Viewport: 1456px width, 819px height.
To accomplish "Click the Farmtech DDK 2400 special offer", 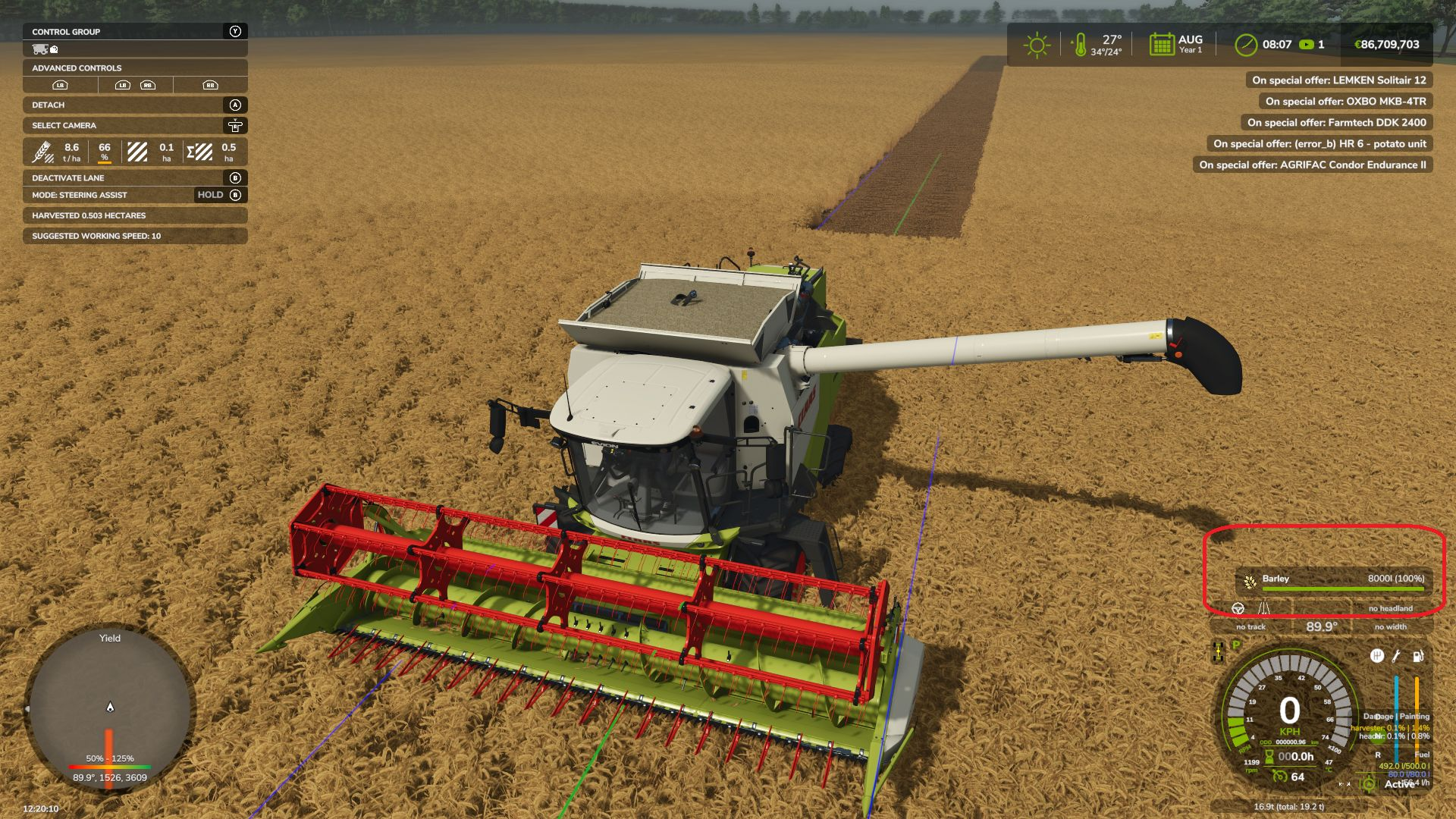I will point(1336,122).
